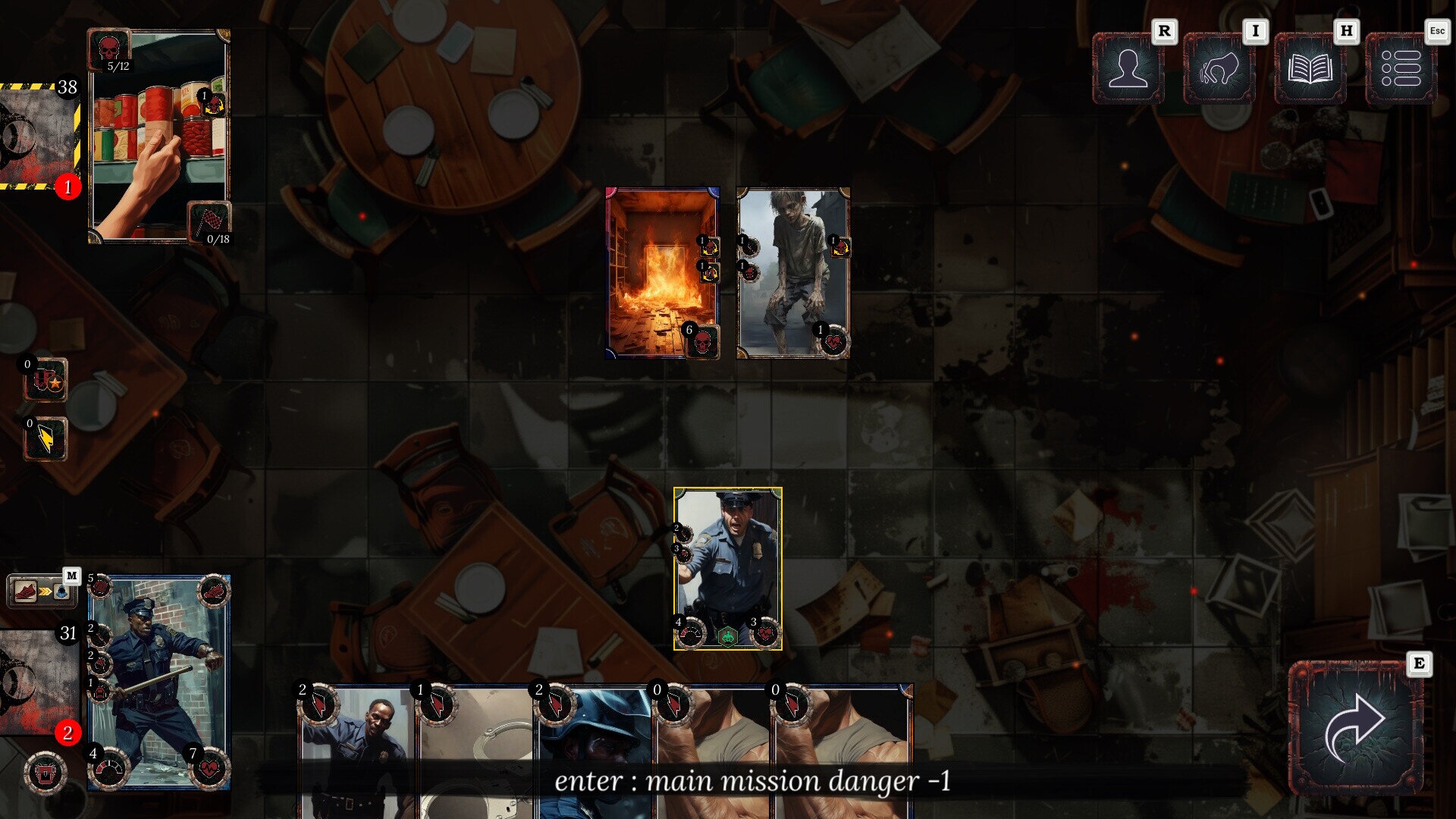Screen dimensions: 1456x819
Task: Select the burning room fire card
Action: click(661, 273)
